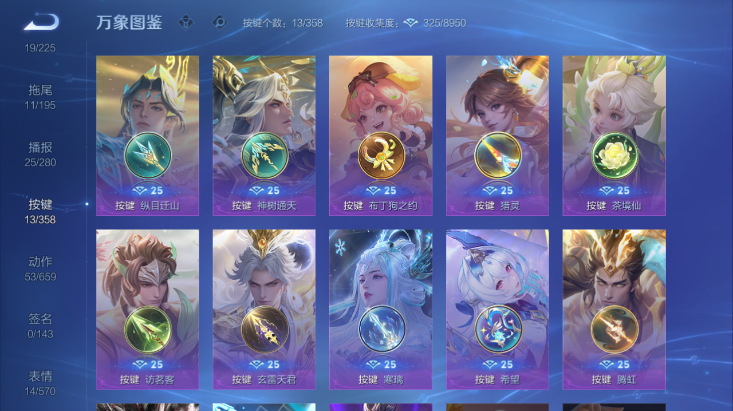Choose the 神树通天 button skin card
The image size is (733, 411).
click(264, 135)
